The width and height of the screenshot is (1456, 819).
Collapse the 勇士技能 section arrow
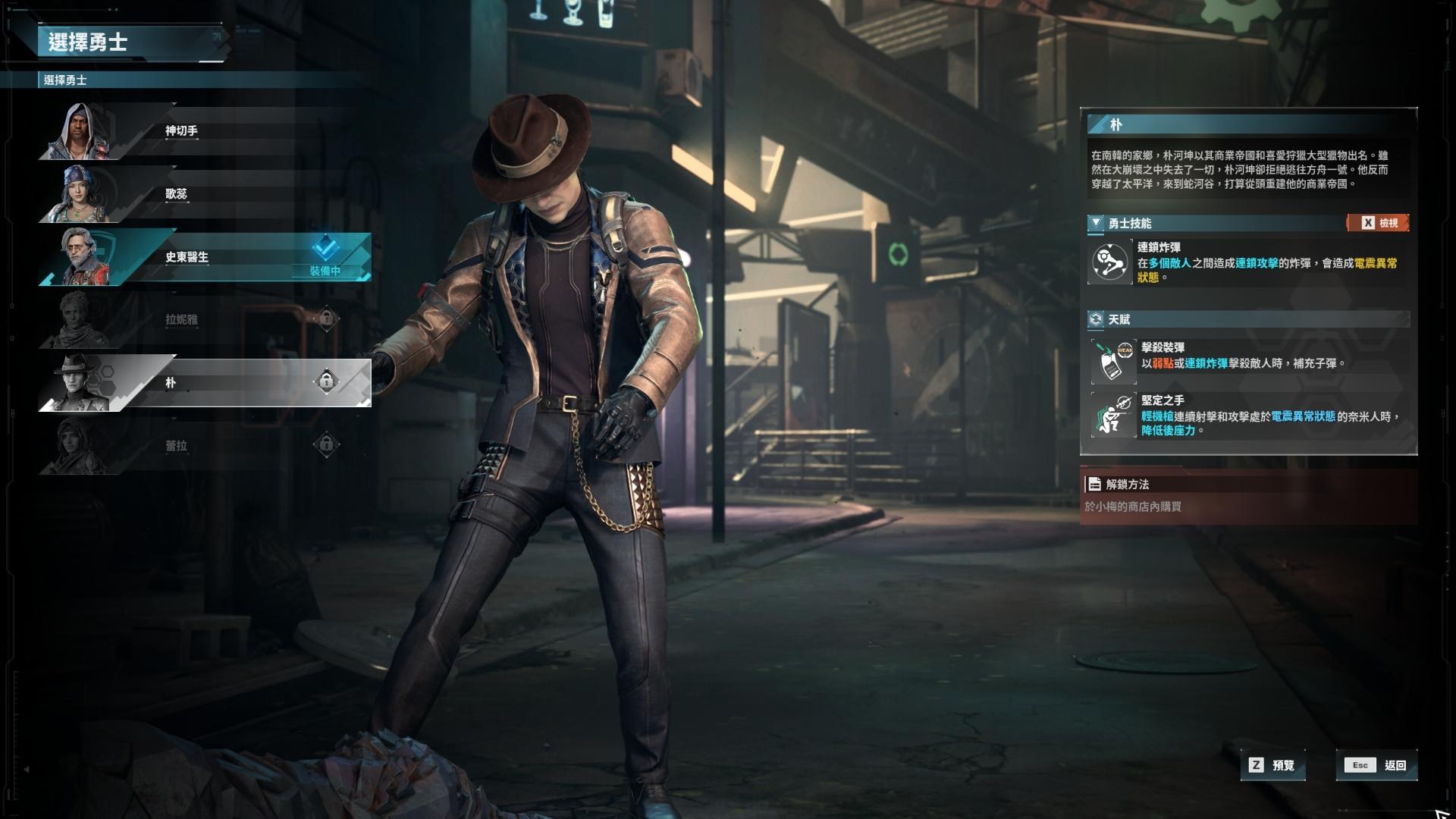pyautogui.click(x=1096, y=223)
